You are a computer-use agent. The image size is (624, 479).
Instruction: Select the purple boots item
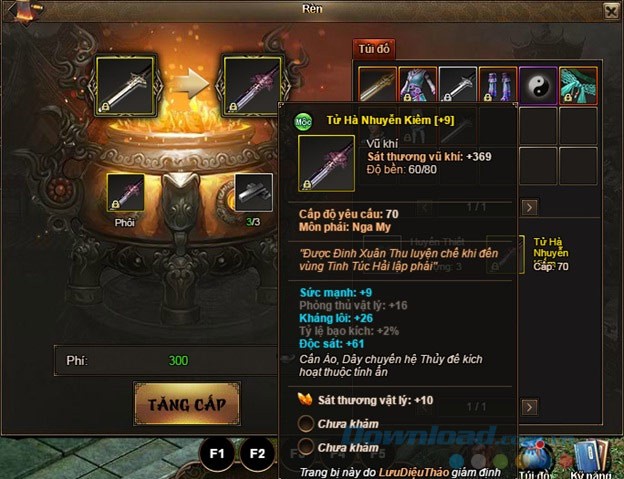coord(497,85)
